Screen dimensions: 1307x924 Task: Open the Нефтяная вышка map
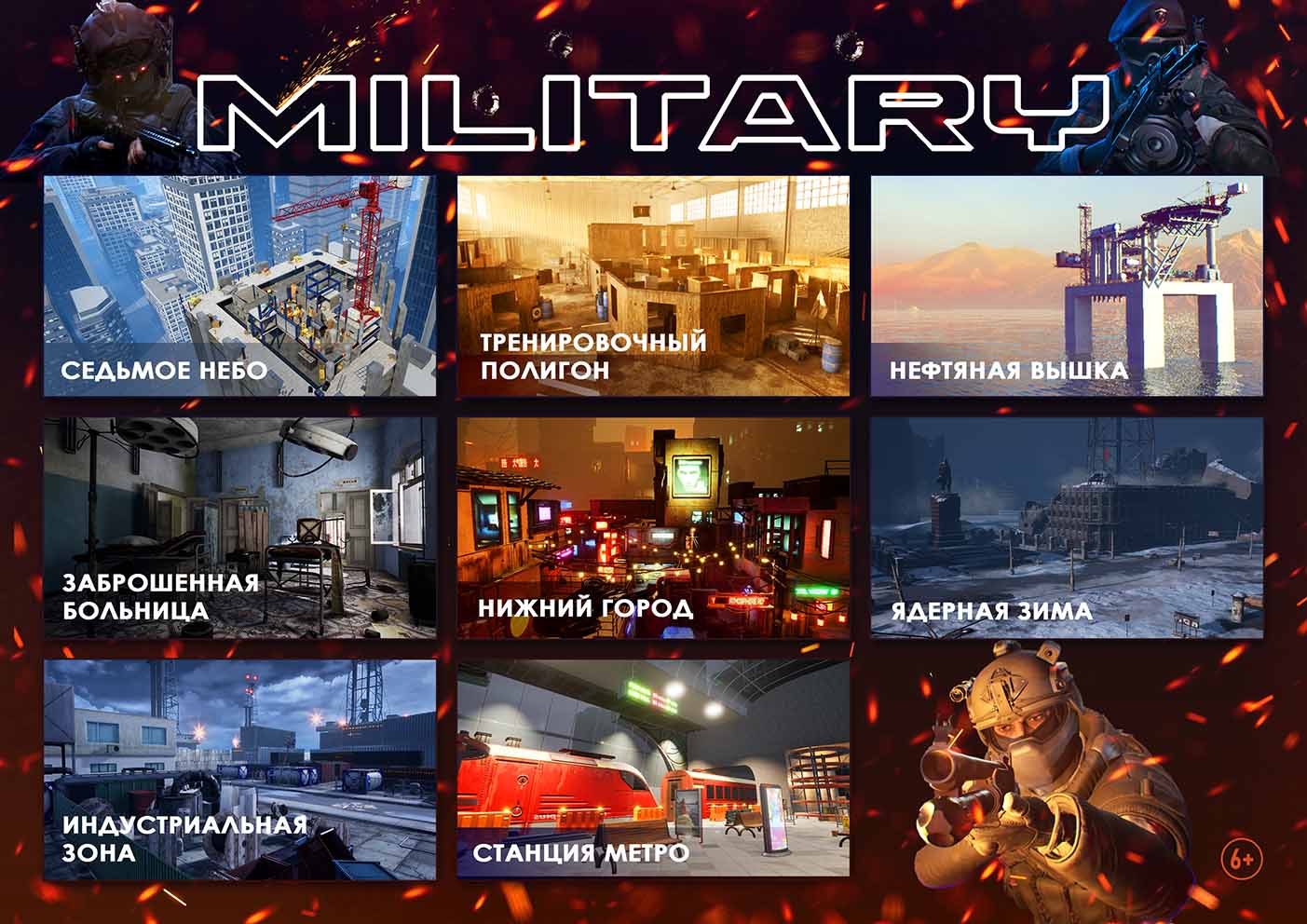pos(1067,286)
